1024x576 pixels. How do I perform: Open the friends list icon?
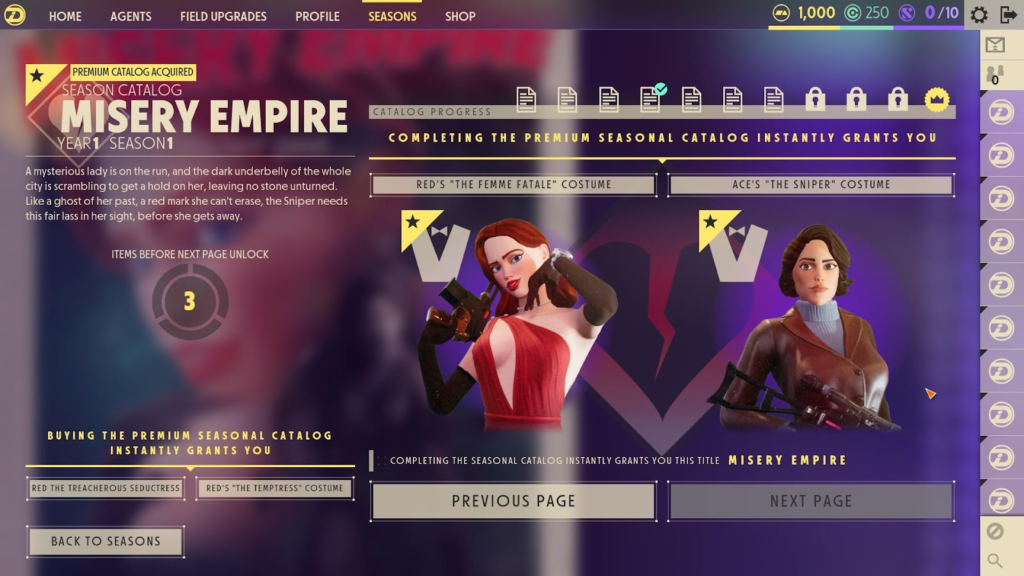tap(995, 74)
